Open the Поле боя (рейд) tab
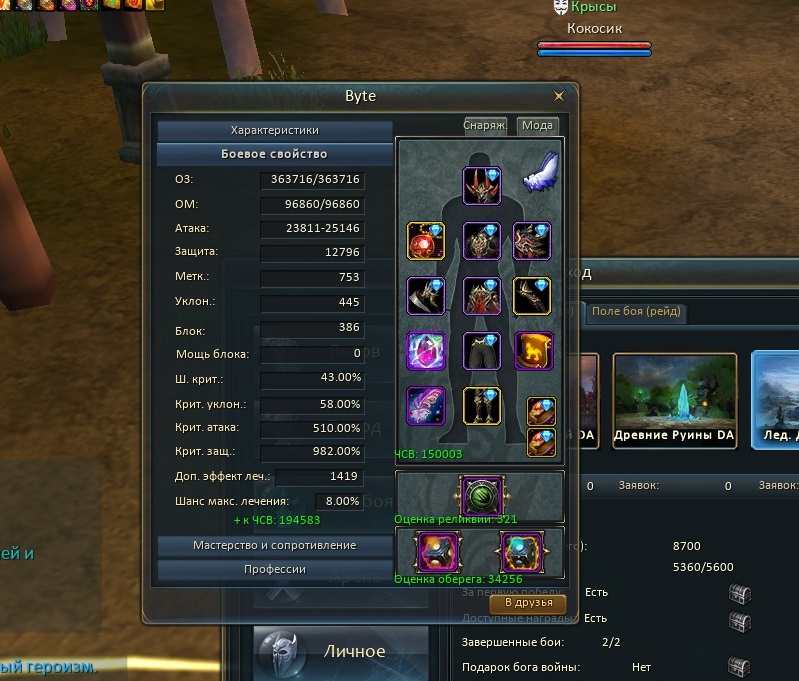The width and height of the screenshot is (799, 681). 636,311
